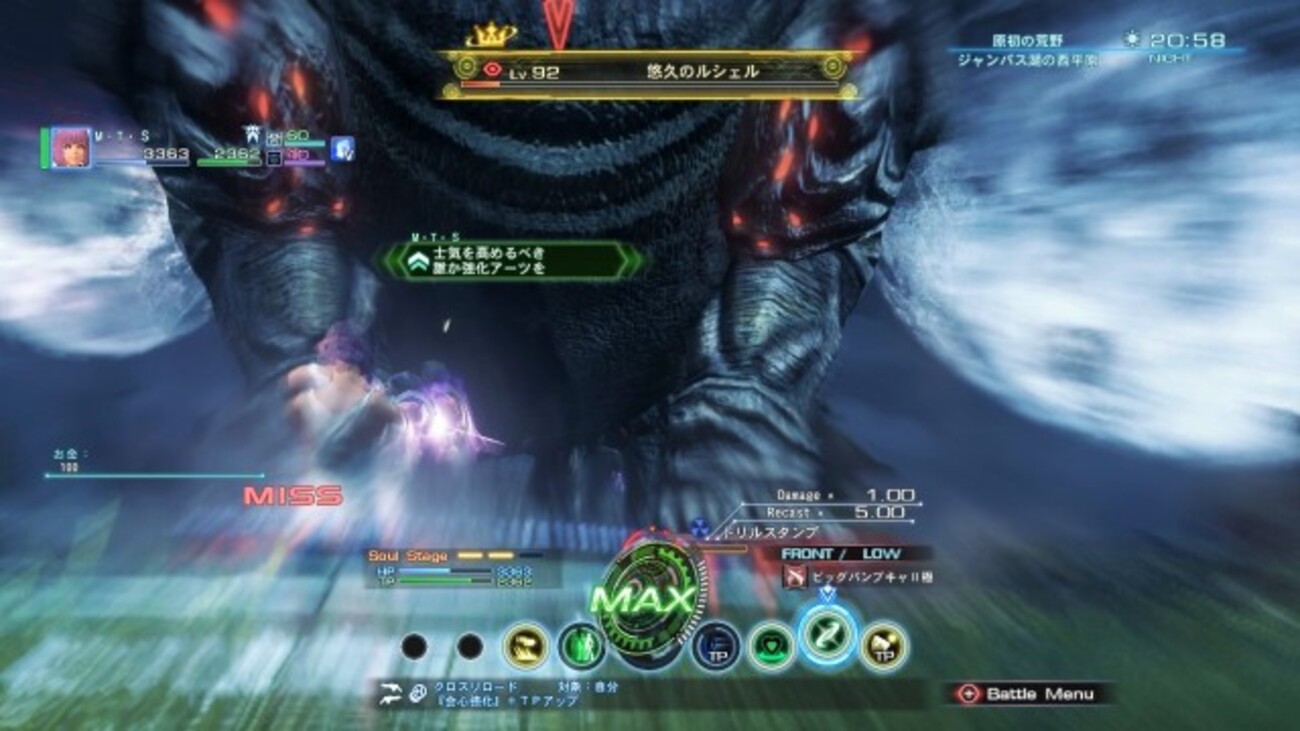This screenshot has height=731, width=1300.
Task: Trigger the blue TP art icon
Action: coord(715,646)
